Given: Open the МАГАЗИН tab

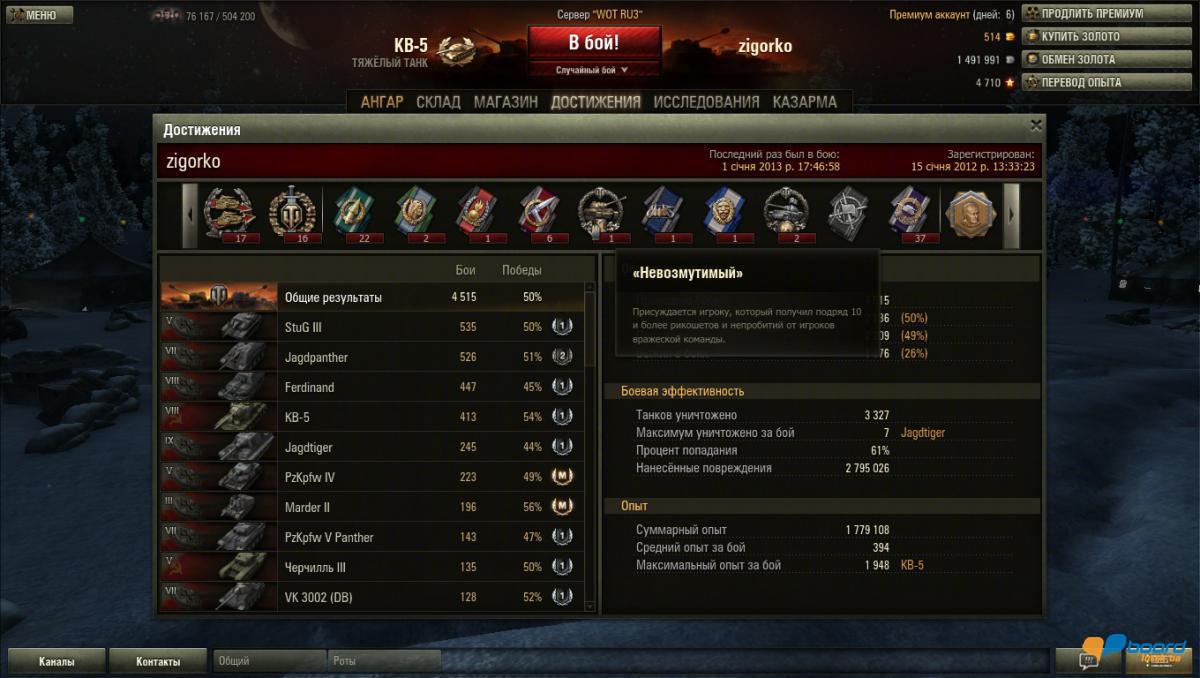Looking at the screenshot, I should point(505,102).
